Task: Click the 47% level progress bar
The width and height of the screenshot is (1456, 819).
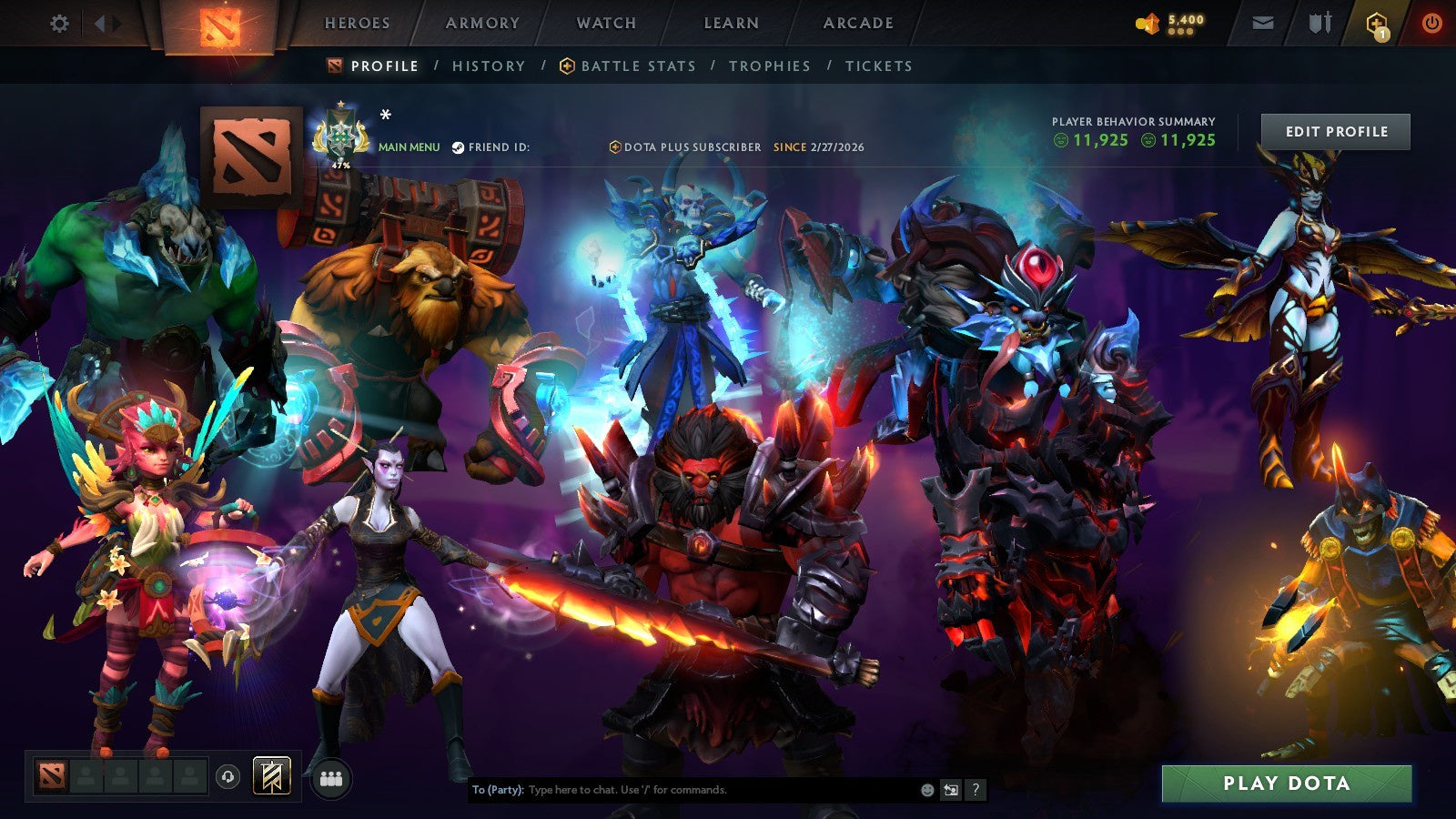Action: [341, 164]
